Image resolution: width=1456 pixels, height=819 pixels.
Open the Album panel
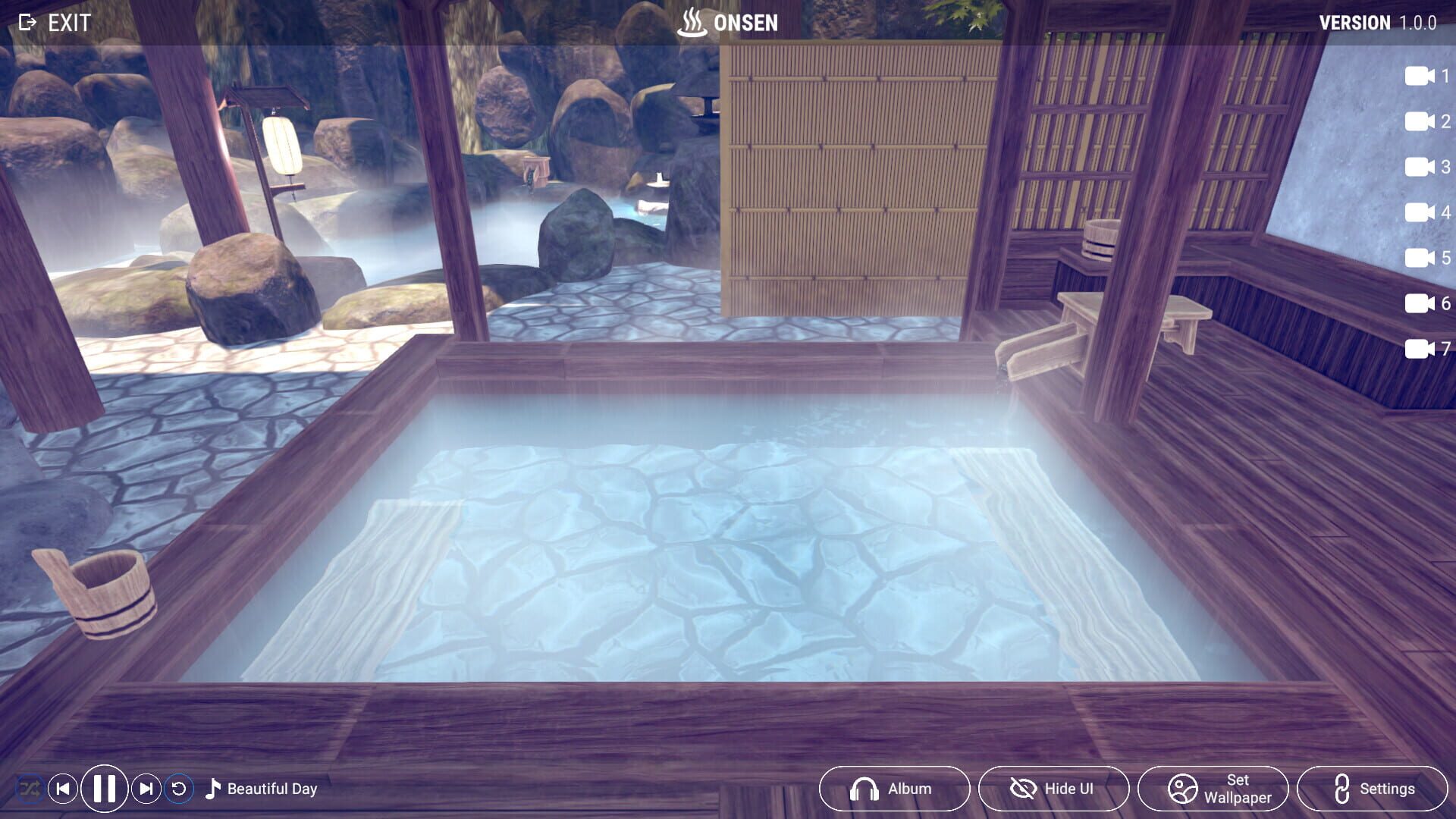894,788
